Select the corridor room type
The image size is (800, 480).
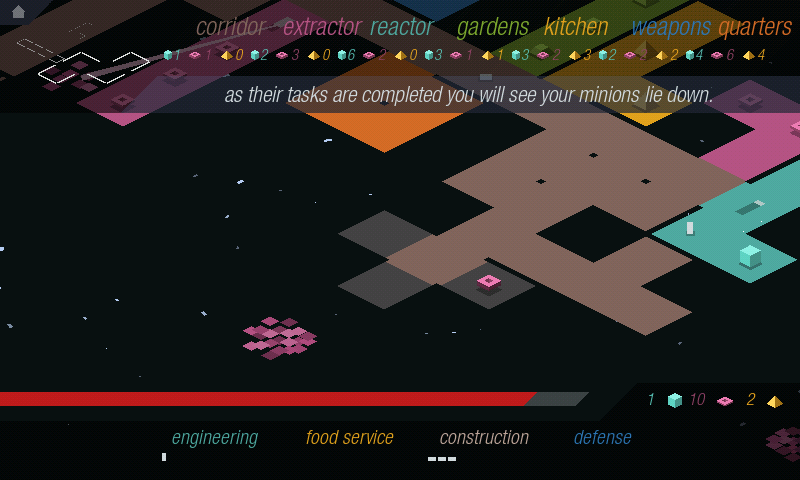[231, 27]
